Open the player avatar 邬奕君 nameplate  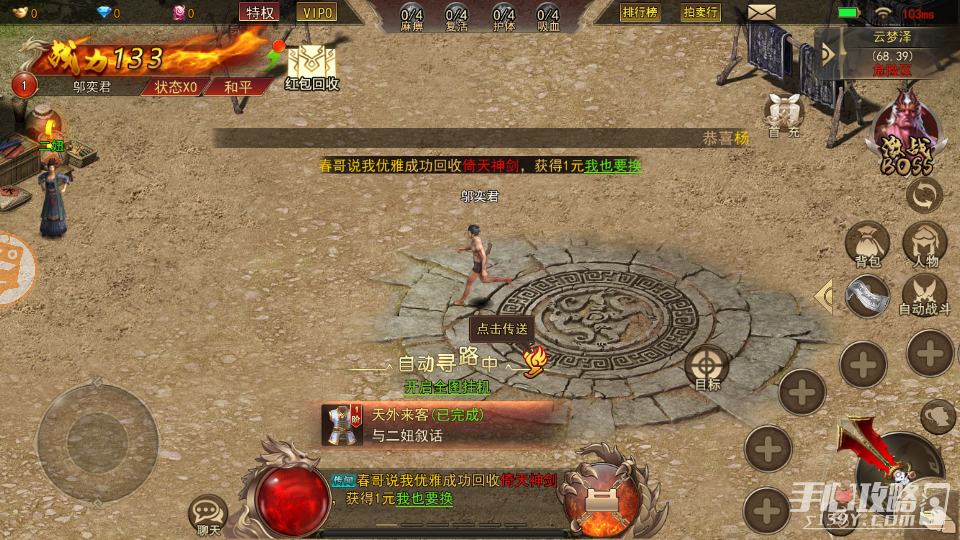pyautogui.click(x=105, y=86)
